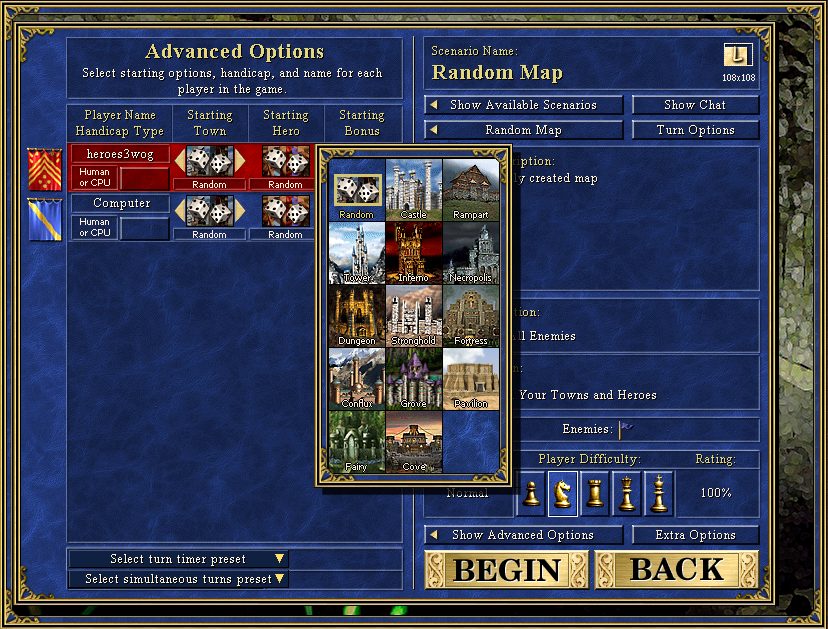This screenshot has height=629, width=828.
Task: Choose Inferno as starting town
Action: point(413,252)
